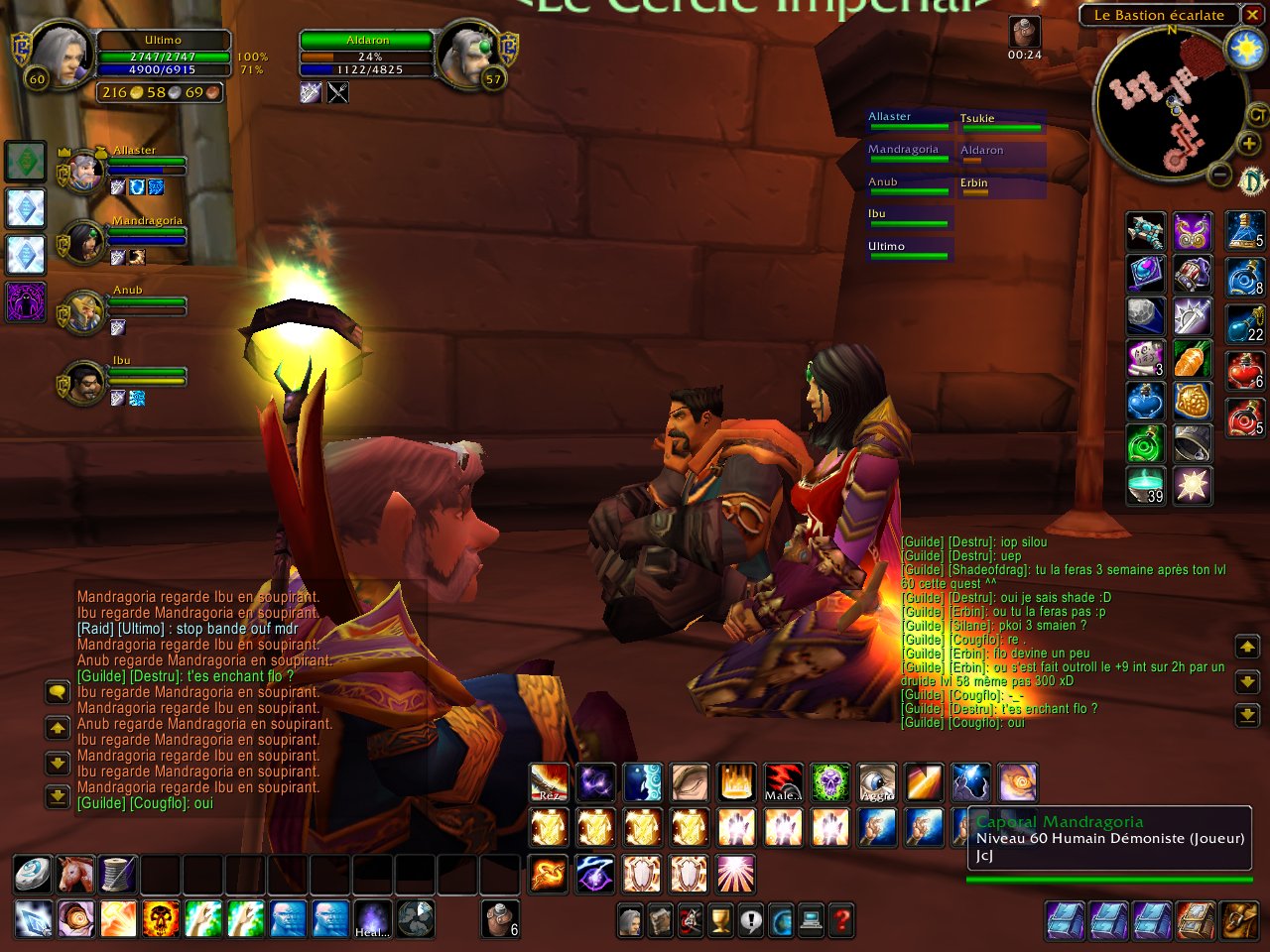
Task: Use the horse mount icon on the action bar
Action: click(75, 875)
